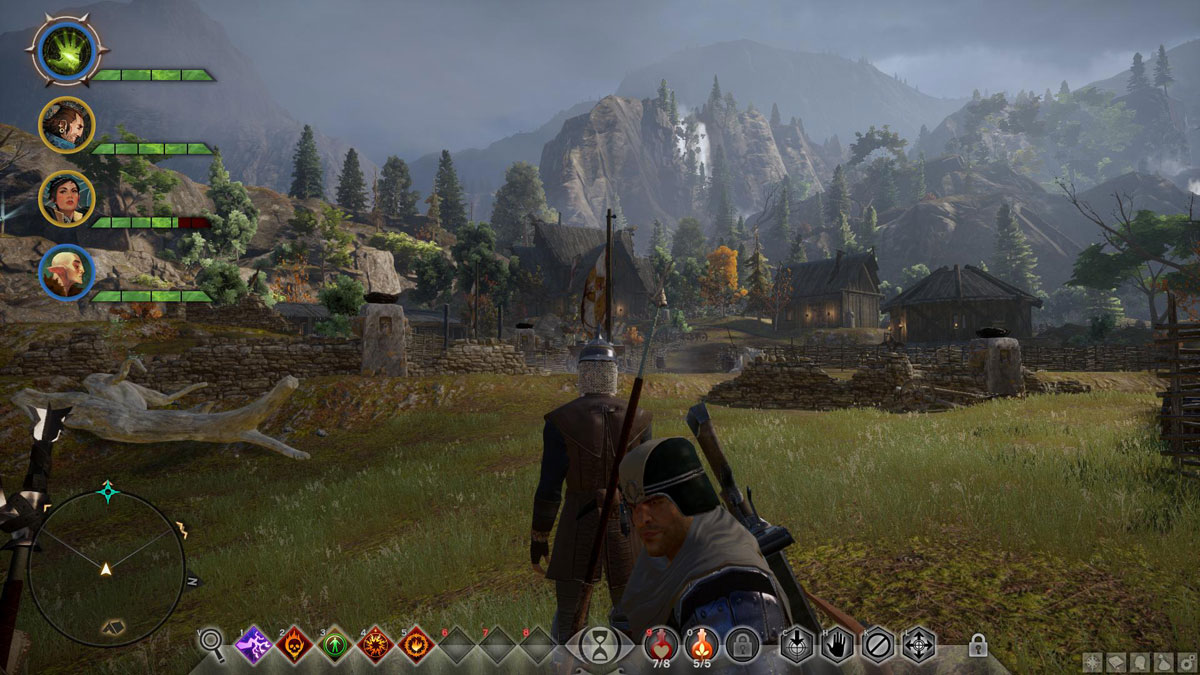Image resolution: width=1200 pixels, height=675 pixels.
Task: Open the circular minimap
Action: [x=106, y=568]
